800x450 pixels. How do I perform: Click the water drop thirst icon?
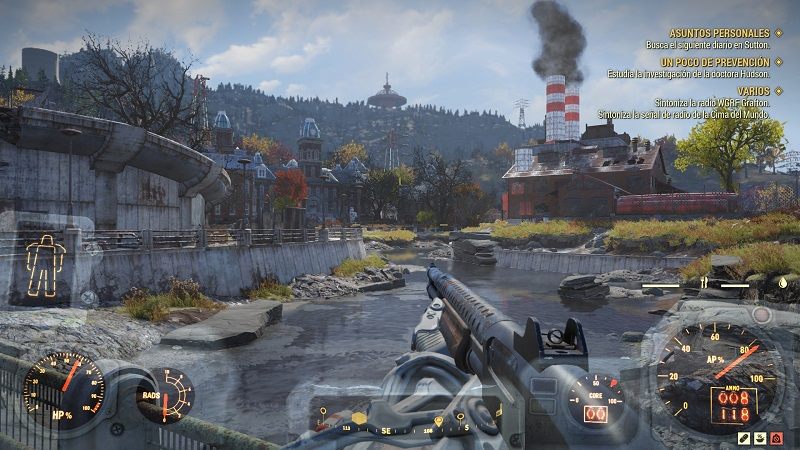point(781,284)
